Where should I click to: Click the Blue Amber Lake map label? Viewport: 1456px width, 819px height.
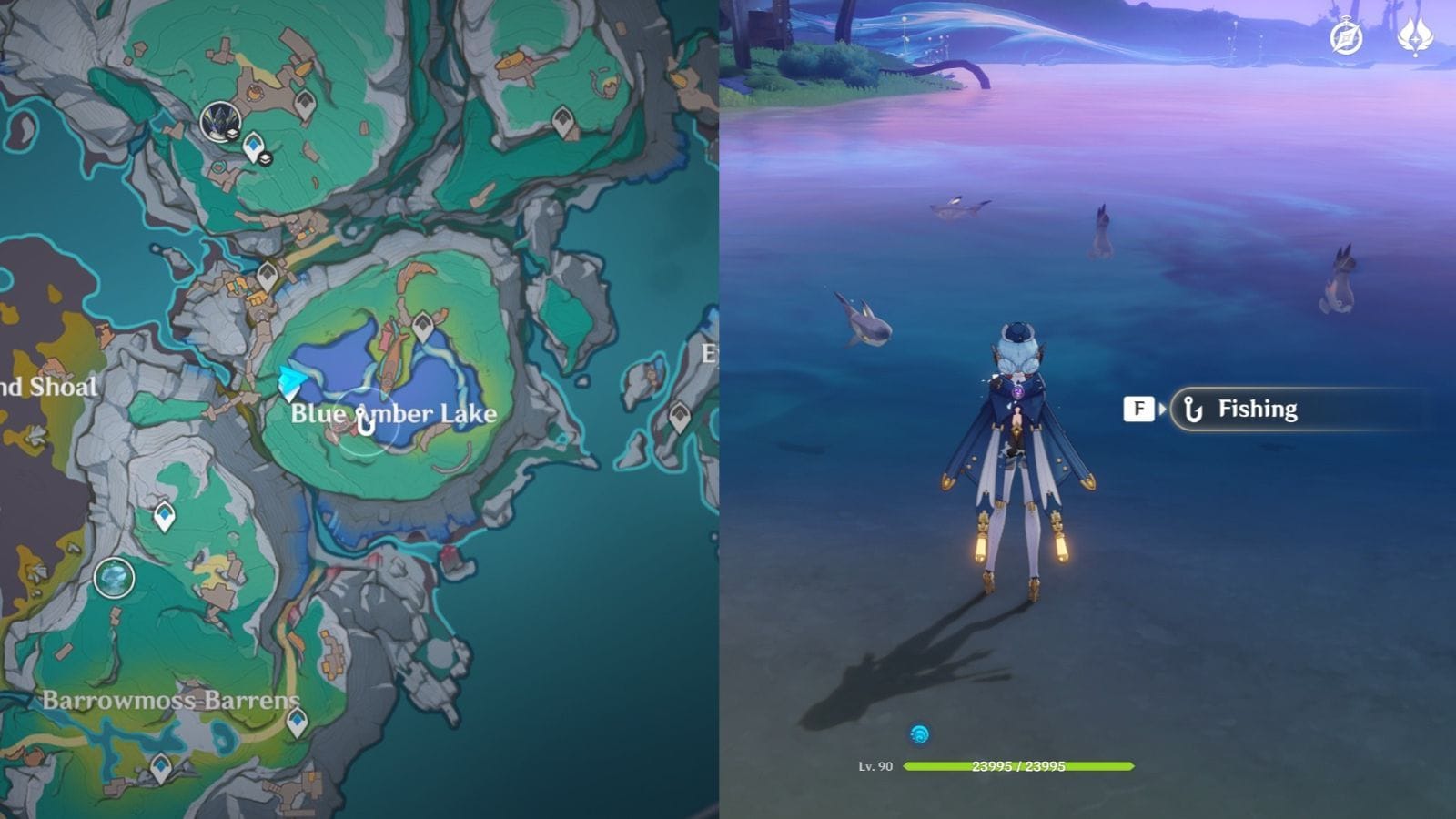[x=393, y=414]
